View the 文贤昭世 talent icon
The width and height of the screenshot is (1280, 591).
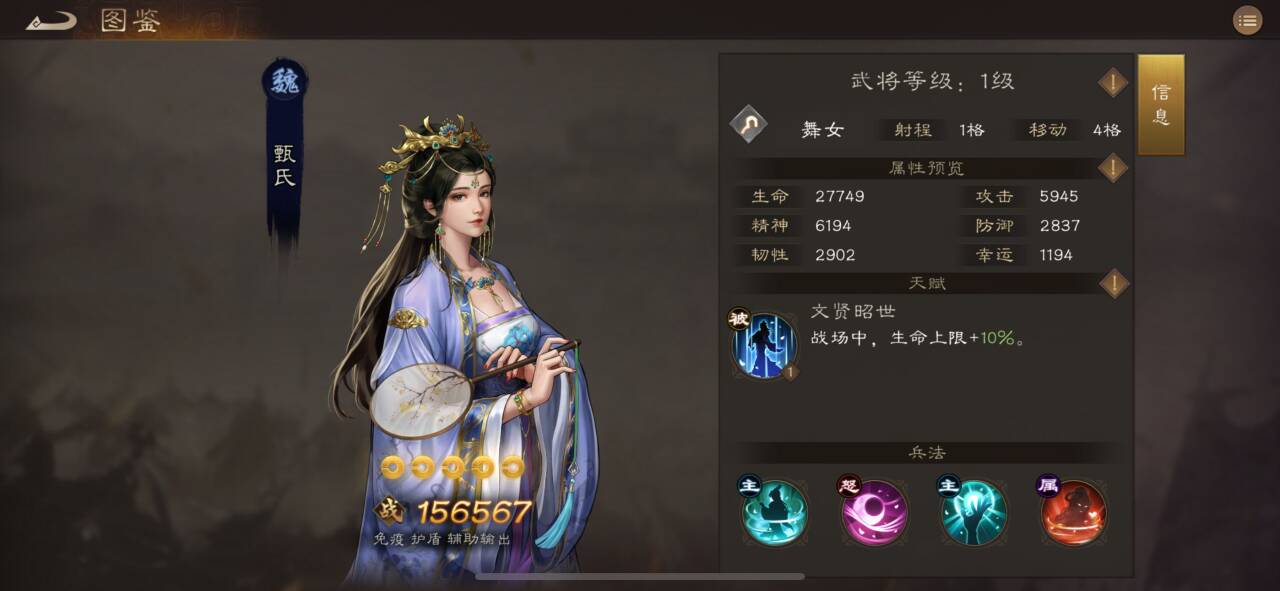tap(764, 345)
